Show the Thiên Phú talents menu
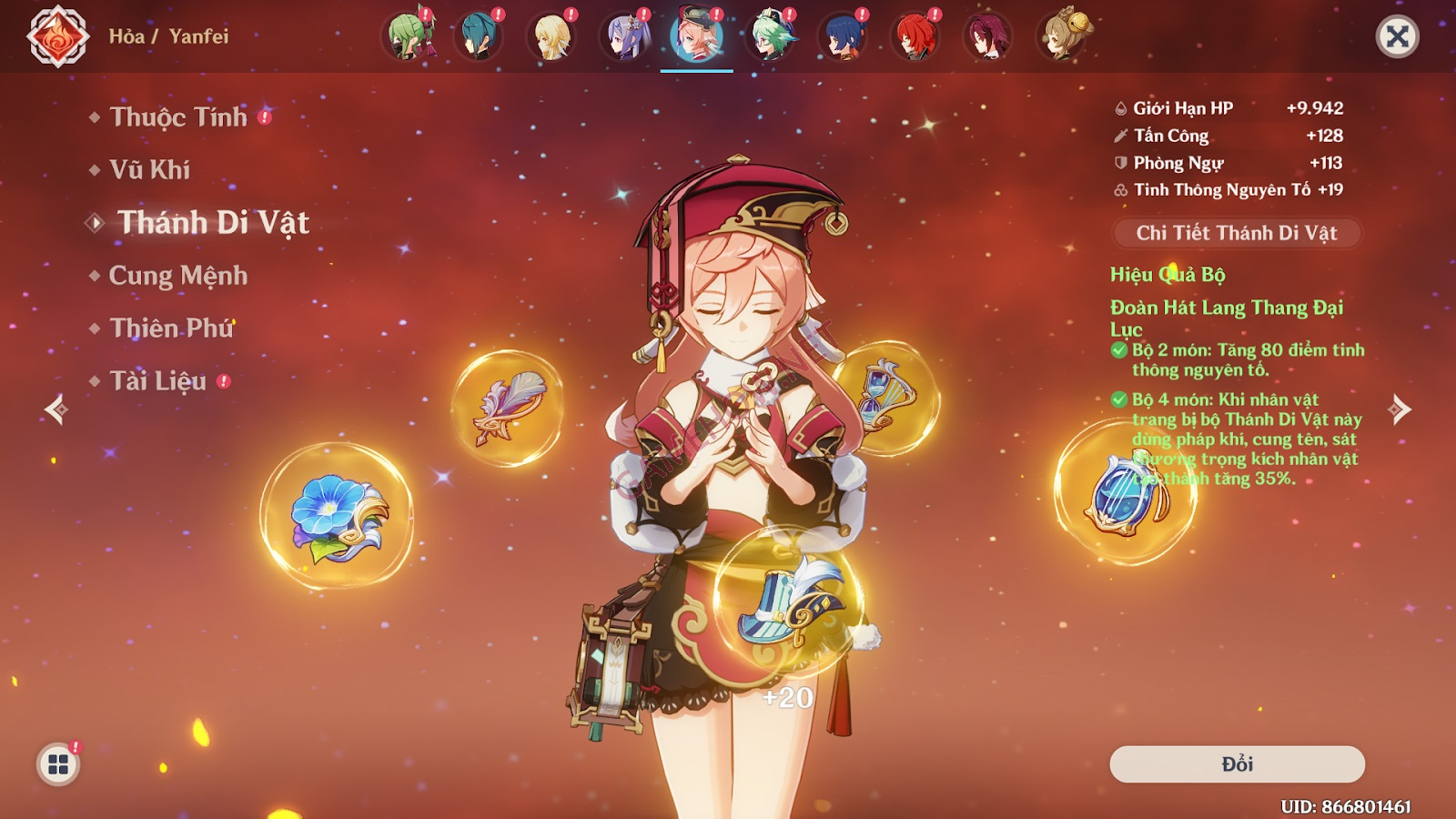The height and width of the screenshot is (819, 1456). coord(171,329)
